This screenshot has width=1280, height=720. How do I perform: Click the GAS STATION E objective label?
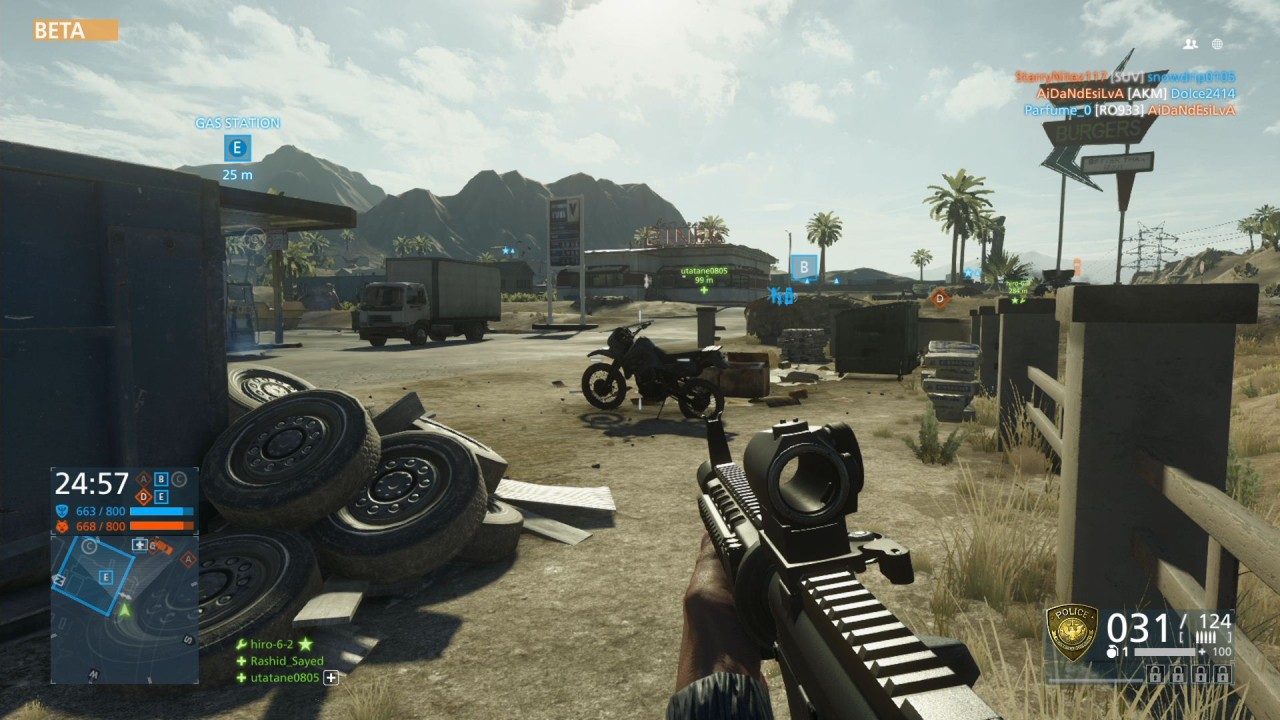click(x=237, y=148)
